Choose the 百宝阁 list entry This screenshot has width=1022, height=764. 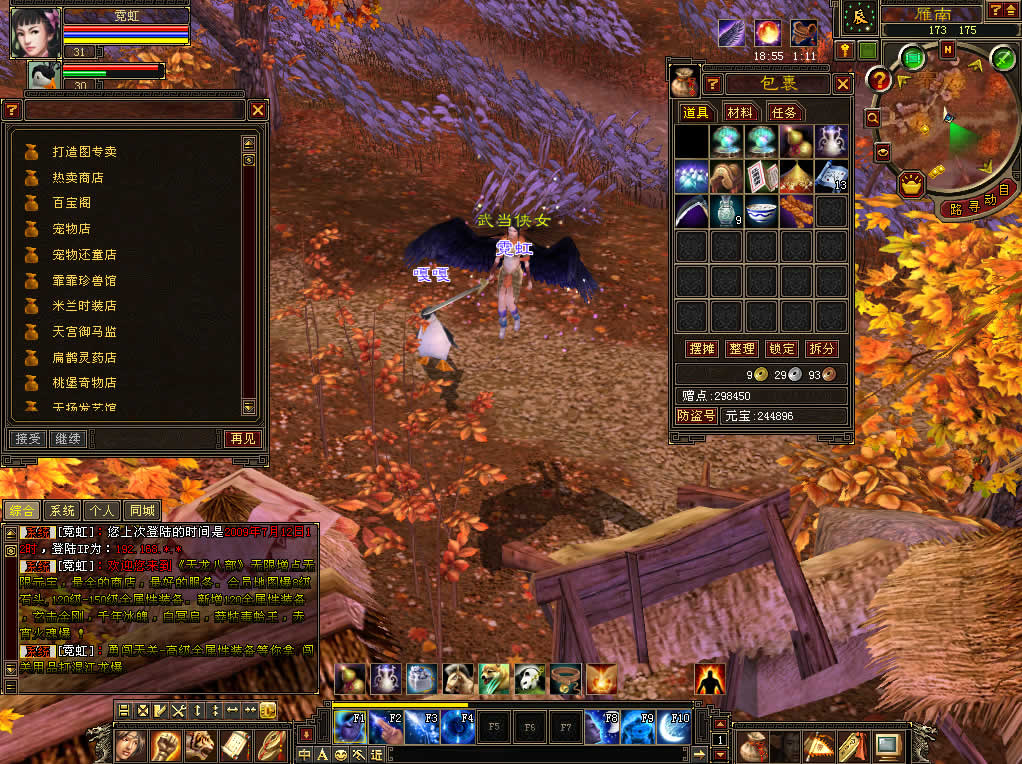[x=71, y=203]
